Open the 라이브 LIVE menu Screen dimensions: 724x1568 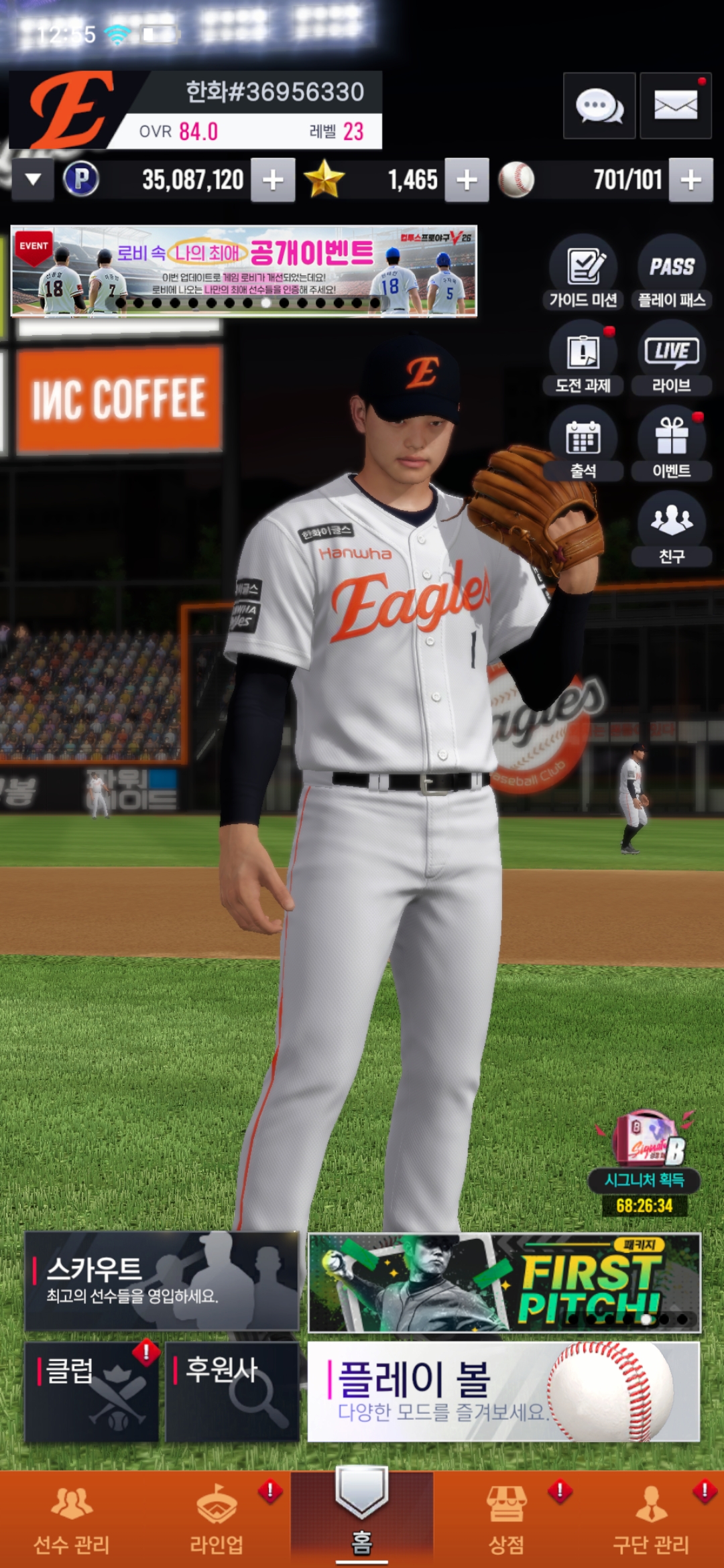[671, 358]
